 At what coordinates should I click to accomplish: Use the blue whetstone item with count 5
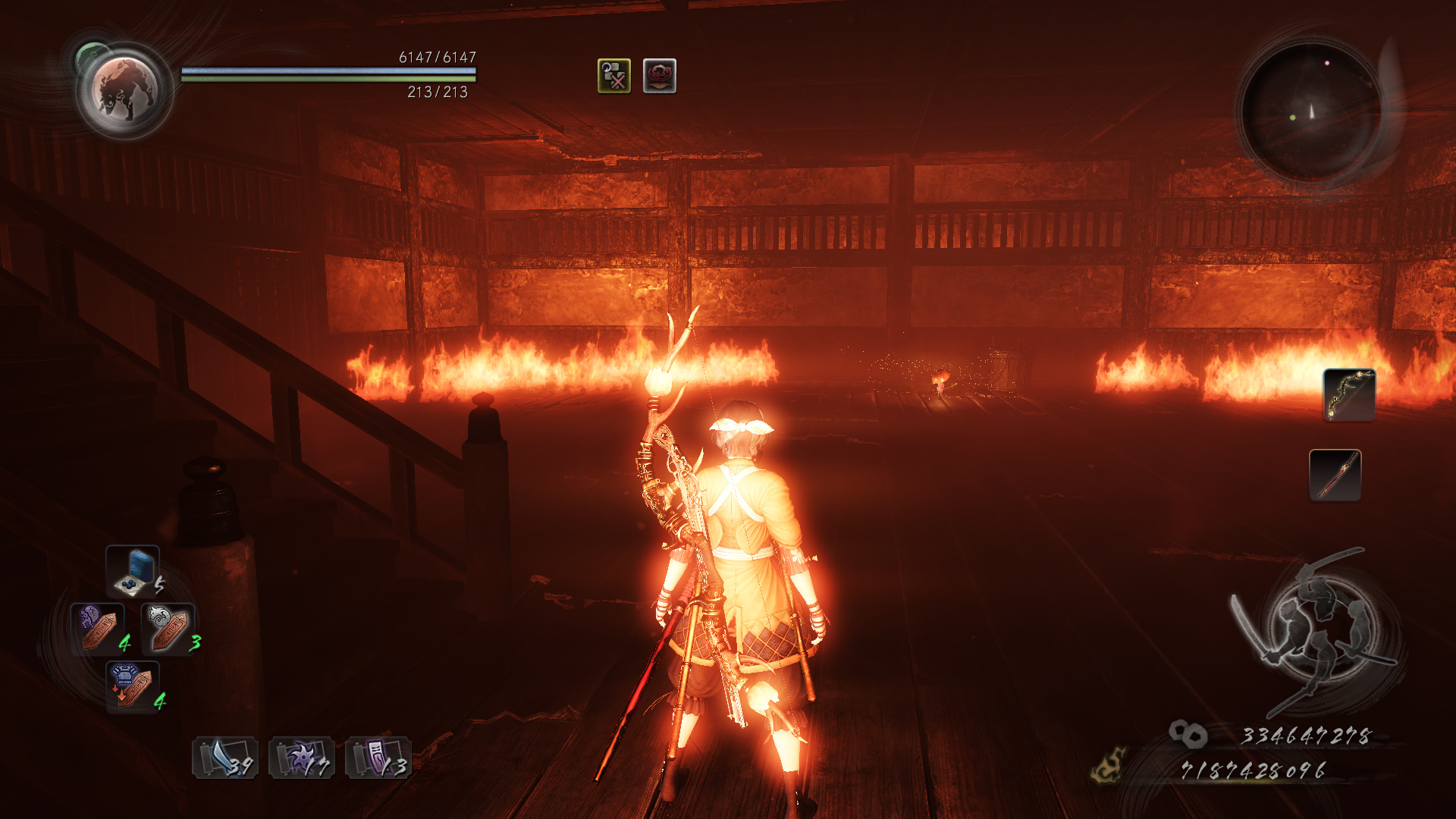pyautogui.click(x=133, y=571)
